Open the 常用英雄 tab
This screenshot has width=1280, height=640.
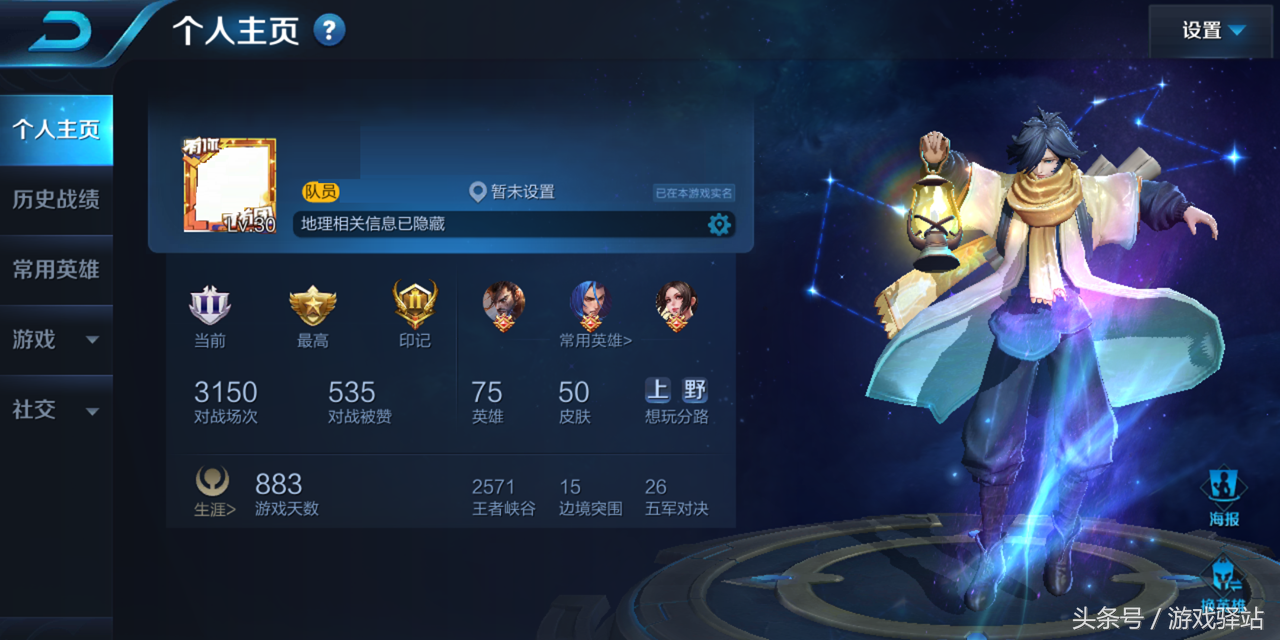(56, 270)
